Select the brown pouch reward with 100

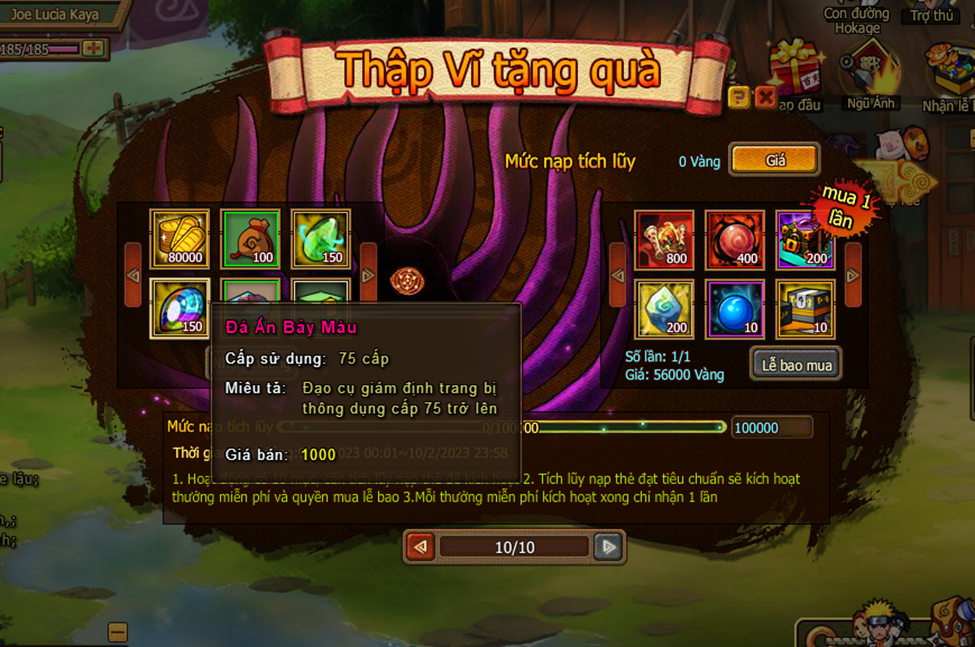coord(250,239)
